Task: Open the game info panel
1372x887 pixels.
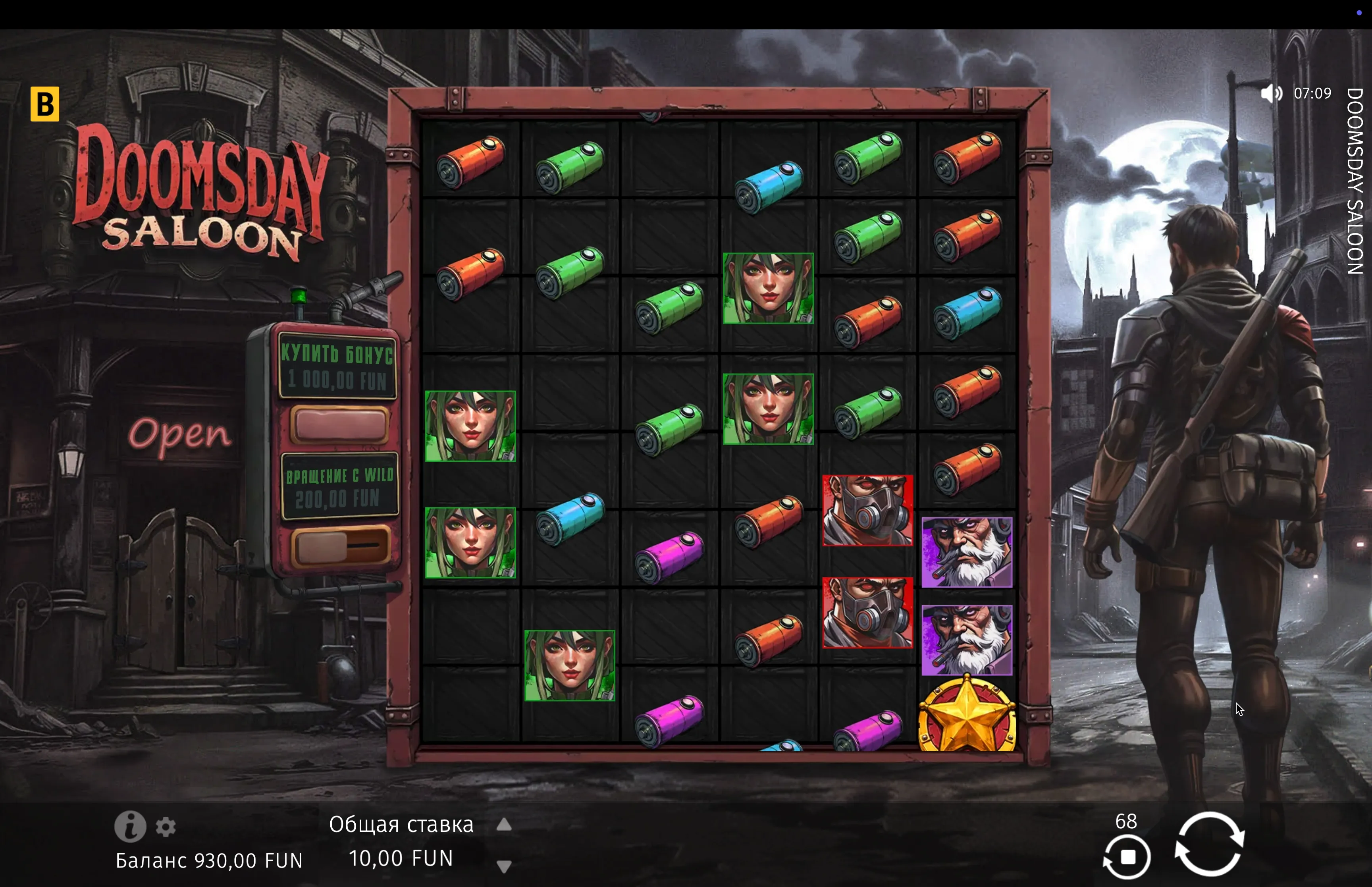Action: [130, 827]
